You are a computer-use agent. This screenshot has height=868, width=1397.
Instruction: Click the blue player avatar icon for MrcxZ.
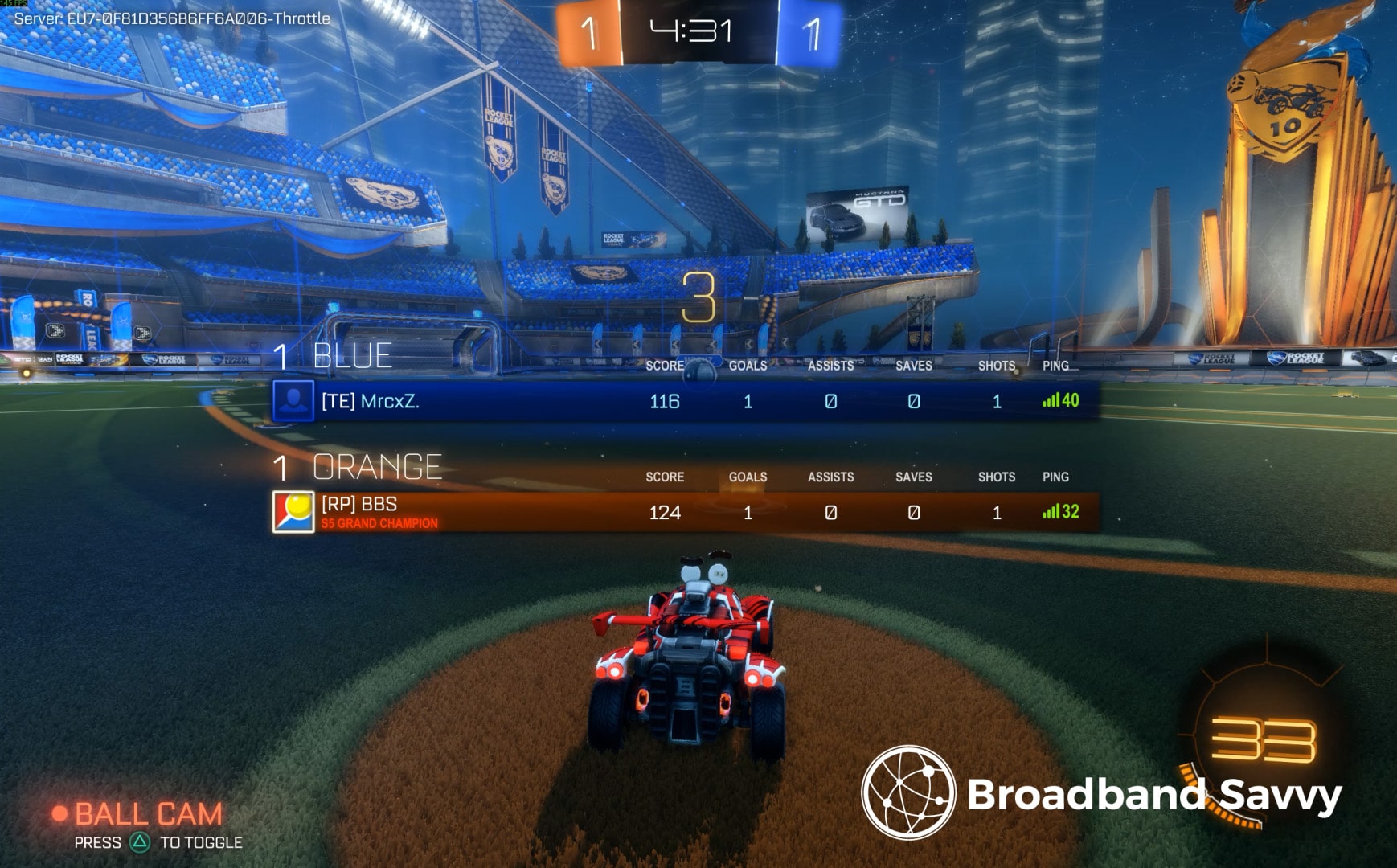[296, 402]
